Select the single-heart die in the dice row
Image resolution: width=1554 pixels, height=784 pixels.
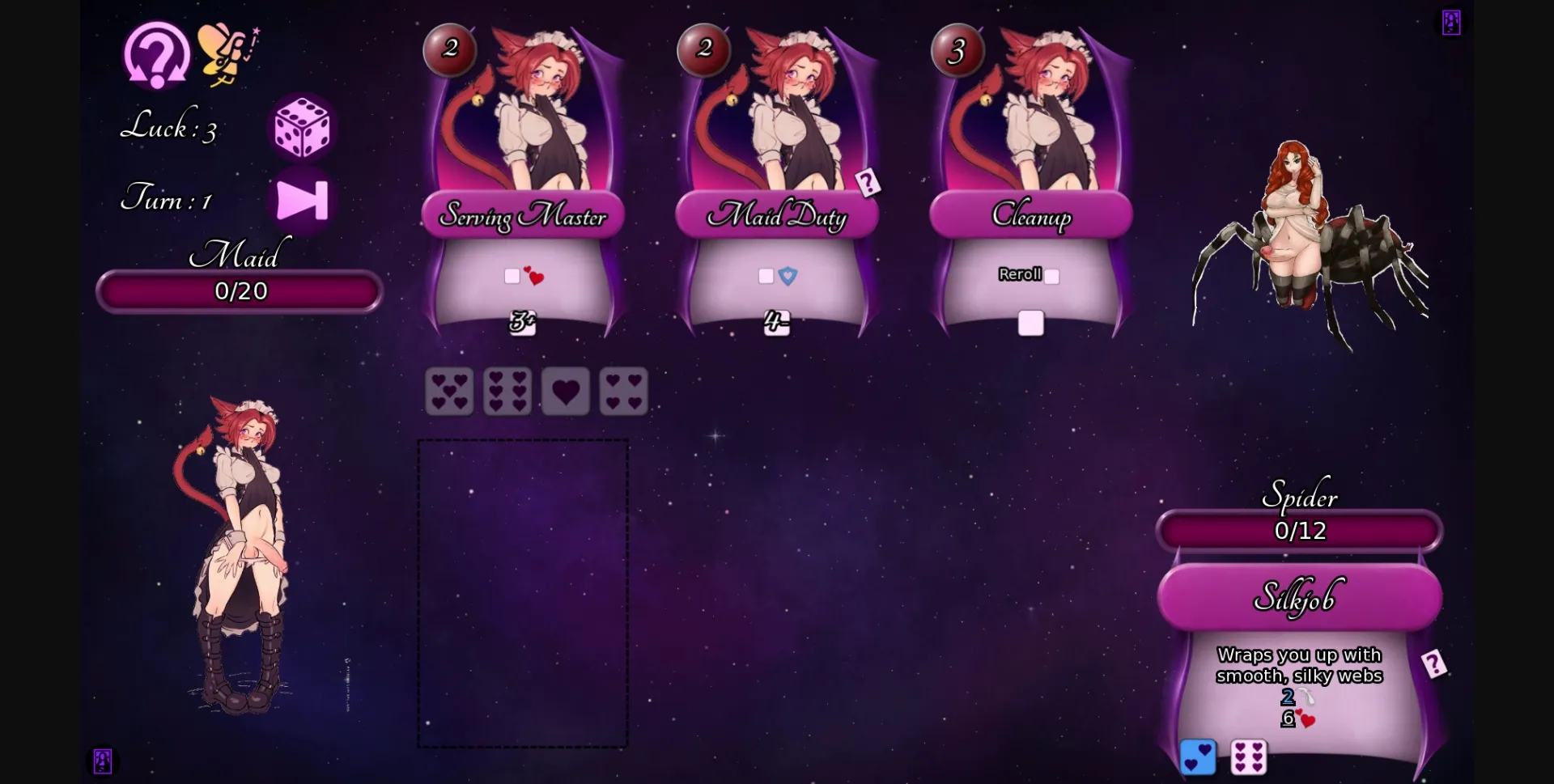pyautogui.click(x=566, y=391)
